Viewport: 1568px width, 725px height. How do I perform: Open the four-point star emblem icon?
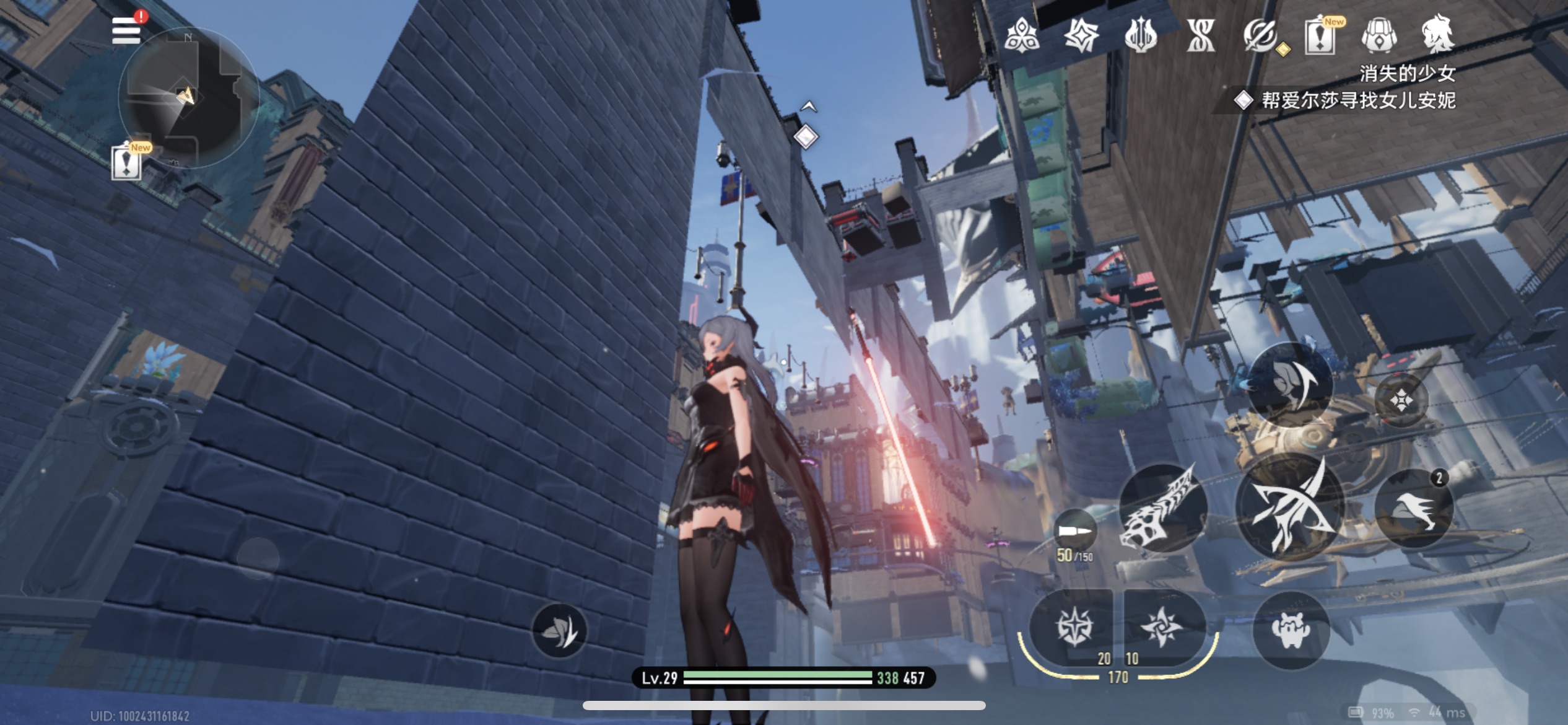(x=1081, y=35)
